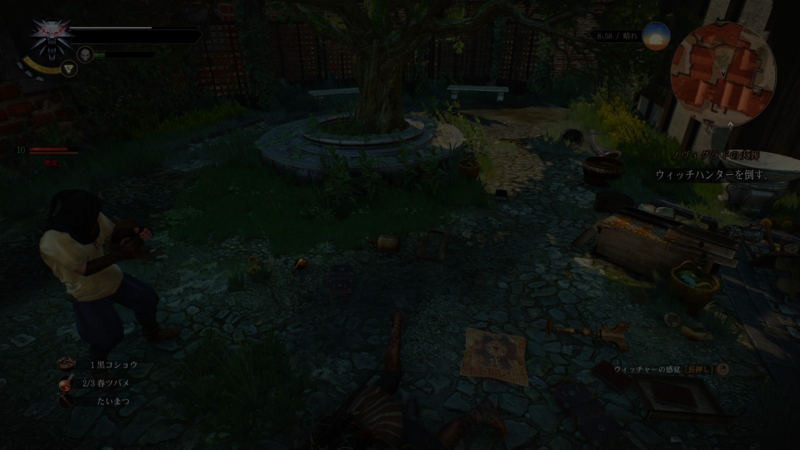800x450 pixels.
Task: Select the 春ツバメ potion slot
Action: click(105, 383)
